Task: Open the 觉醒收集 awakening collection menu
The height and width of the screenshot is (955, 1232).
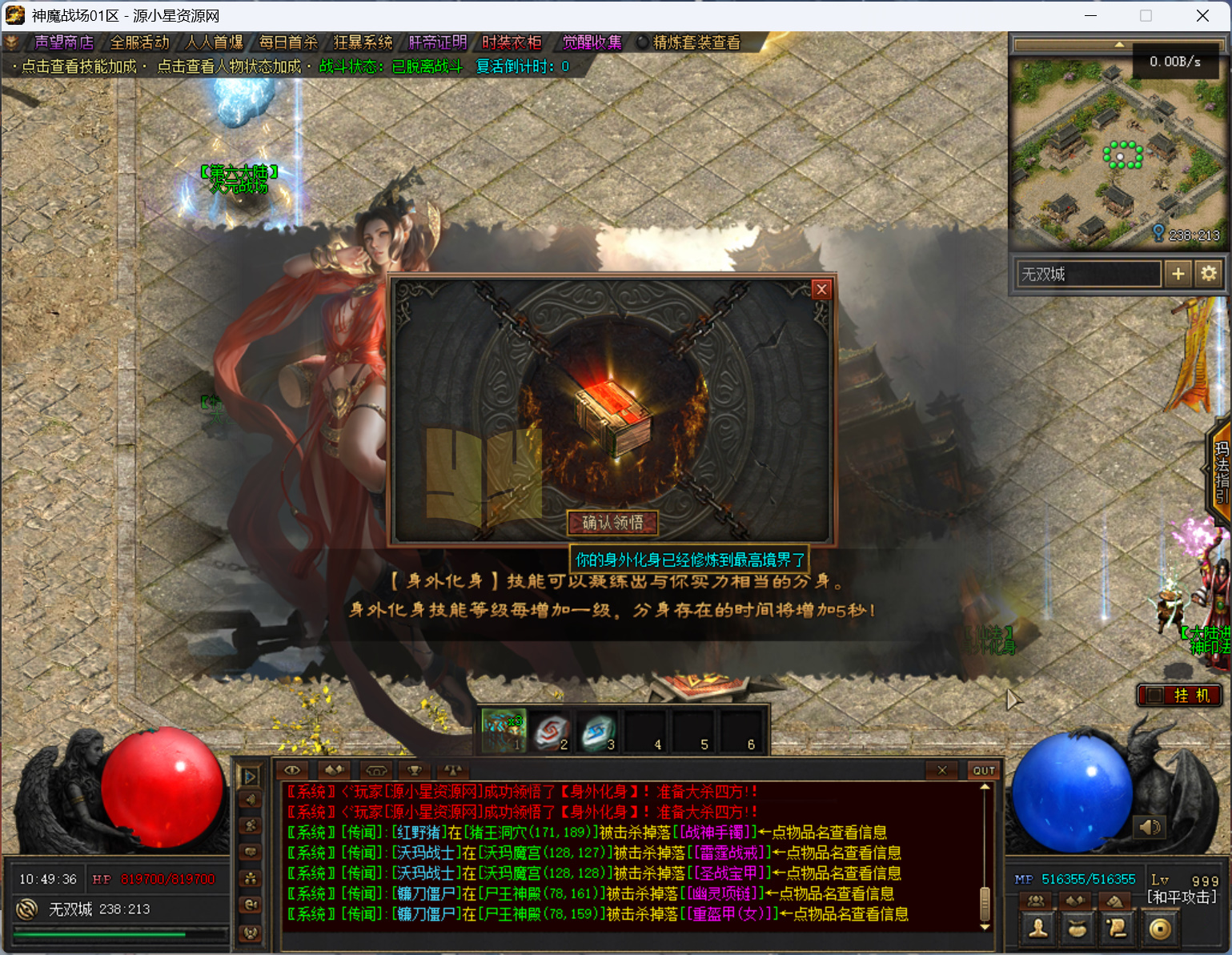Action: point(592,42)
